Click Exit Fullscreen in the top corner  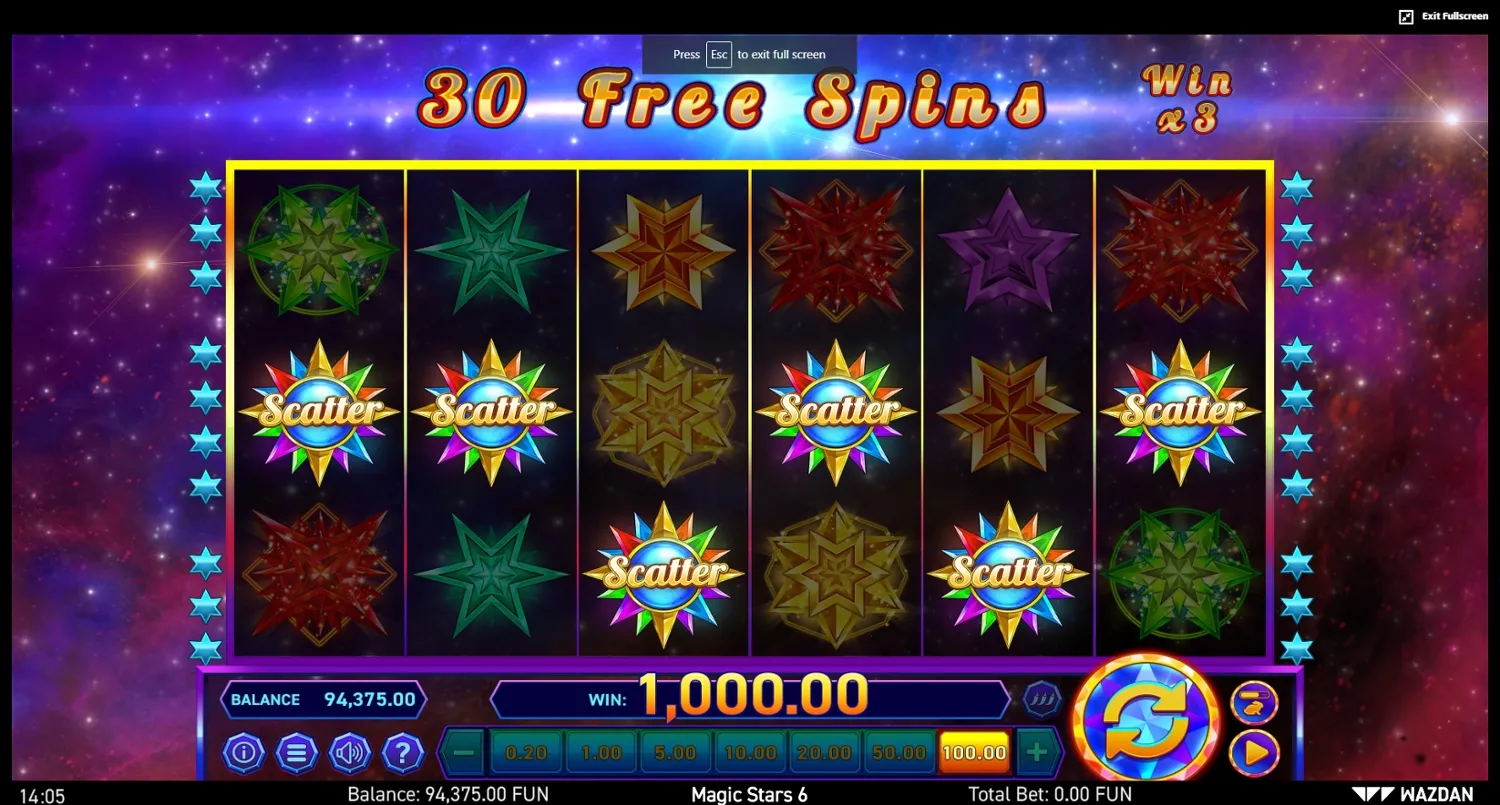(1445, 16)
